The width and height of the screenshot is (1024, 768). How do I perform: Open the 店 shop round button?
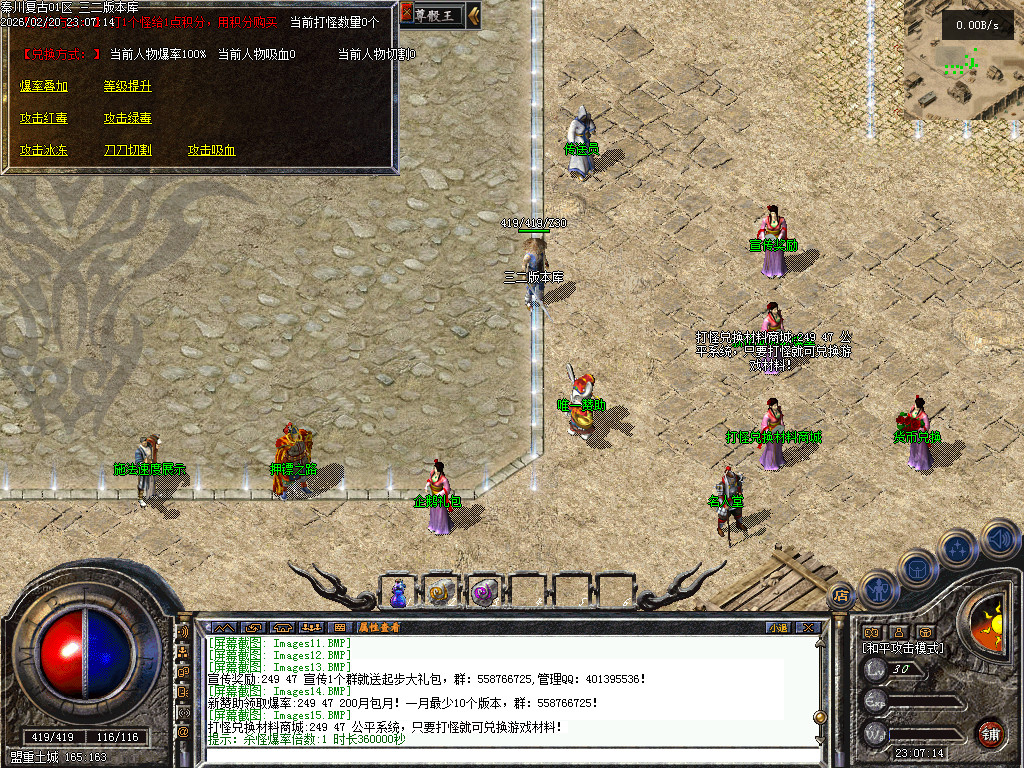[x=841, y=594]
